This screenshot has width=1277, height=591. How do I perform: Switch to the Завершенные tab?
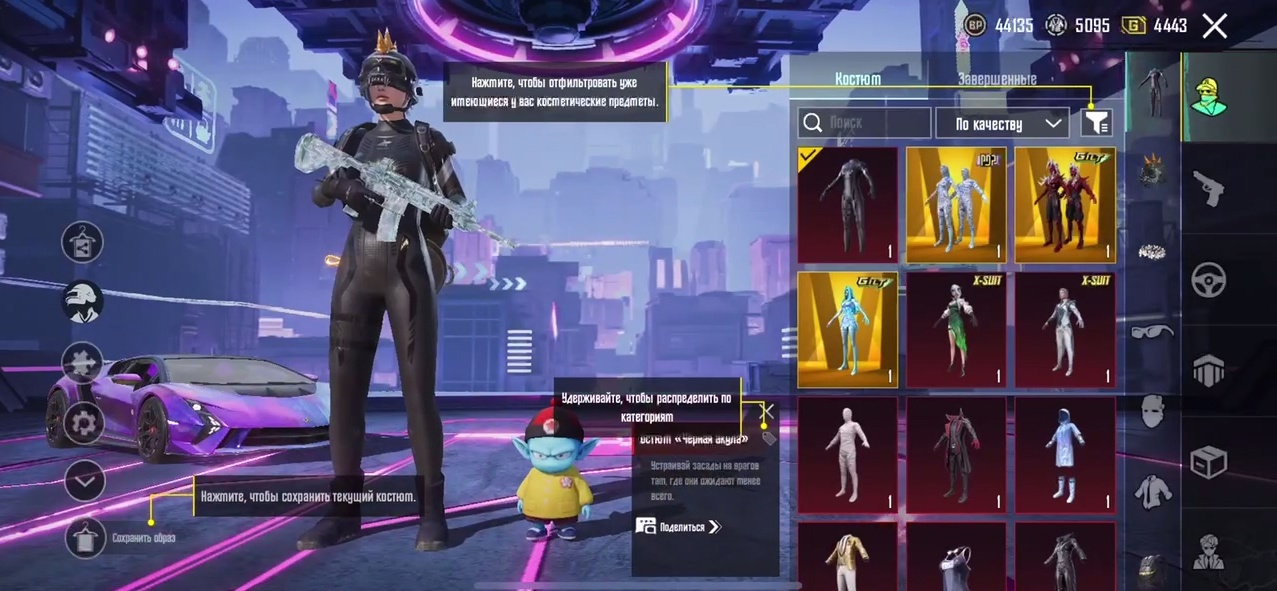996,79
